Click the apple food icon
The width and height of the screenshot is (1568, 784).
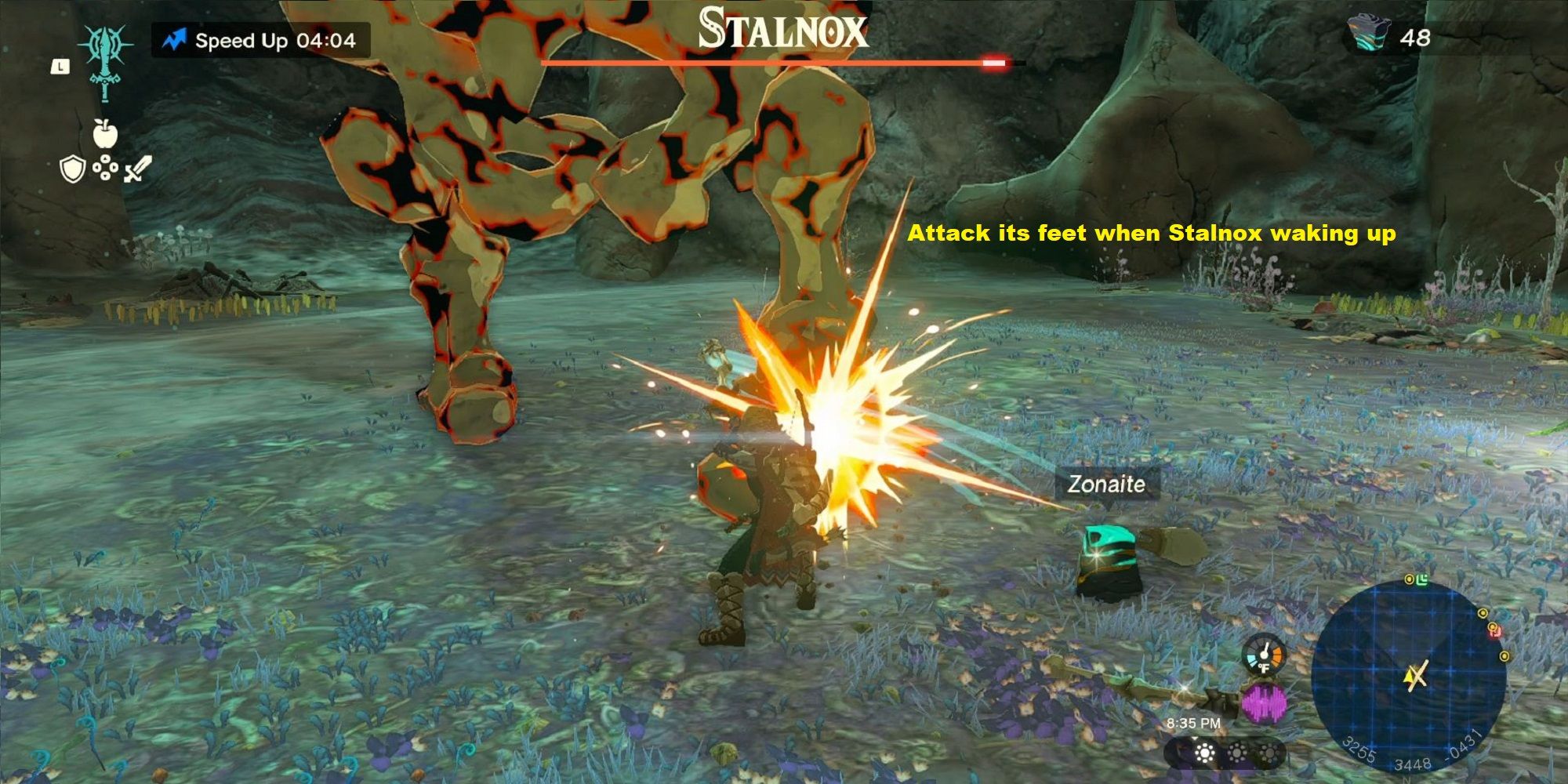pyautogui.click(x=104, y=133)
